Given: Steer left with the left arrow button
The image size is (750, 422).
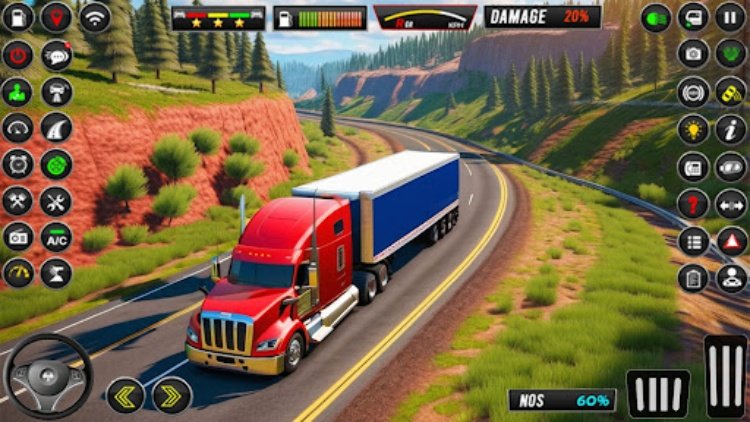Looking at the screenshot, I should 126,395.
